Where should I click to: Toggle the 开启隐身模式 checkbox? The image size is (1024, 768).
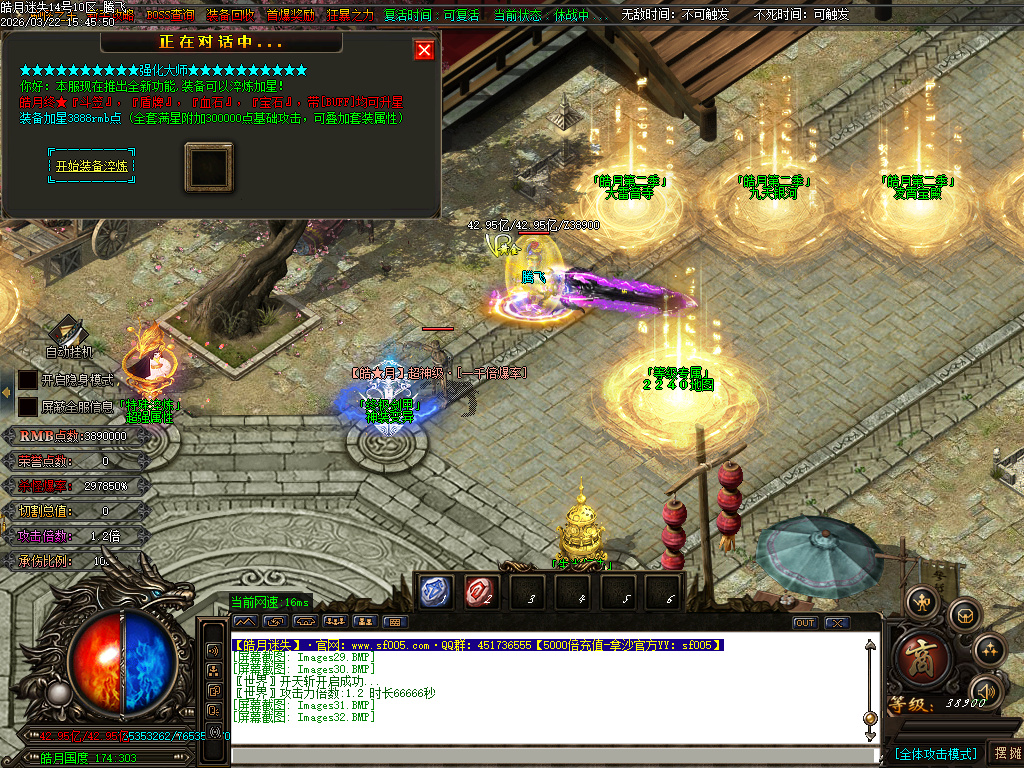click(x=27, y=380)
